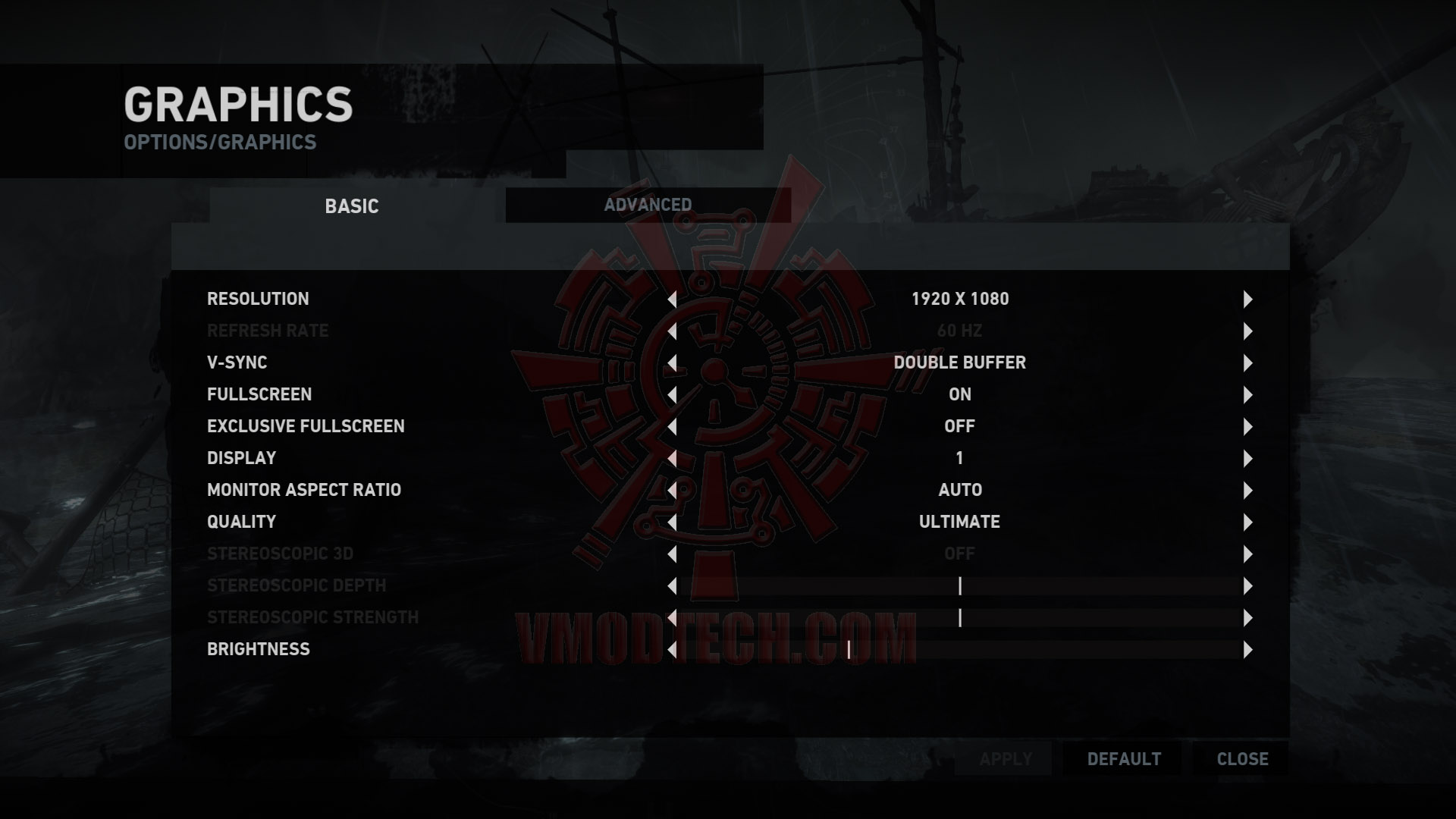This screenshot has width=1456, height=819.
Task: Lower Quality preset with left arrow
Action: coord(672,522)
